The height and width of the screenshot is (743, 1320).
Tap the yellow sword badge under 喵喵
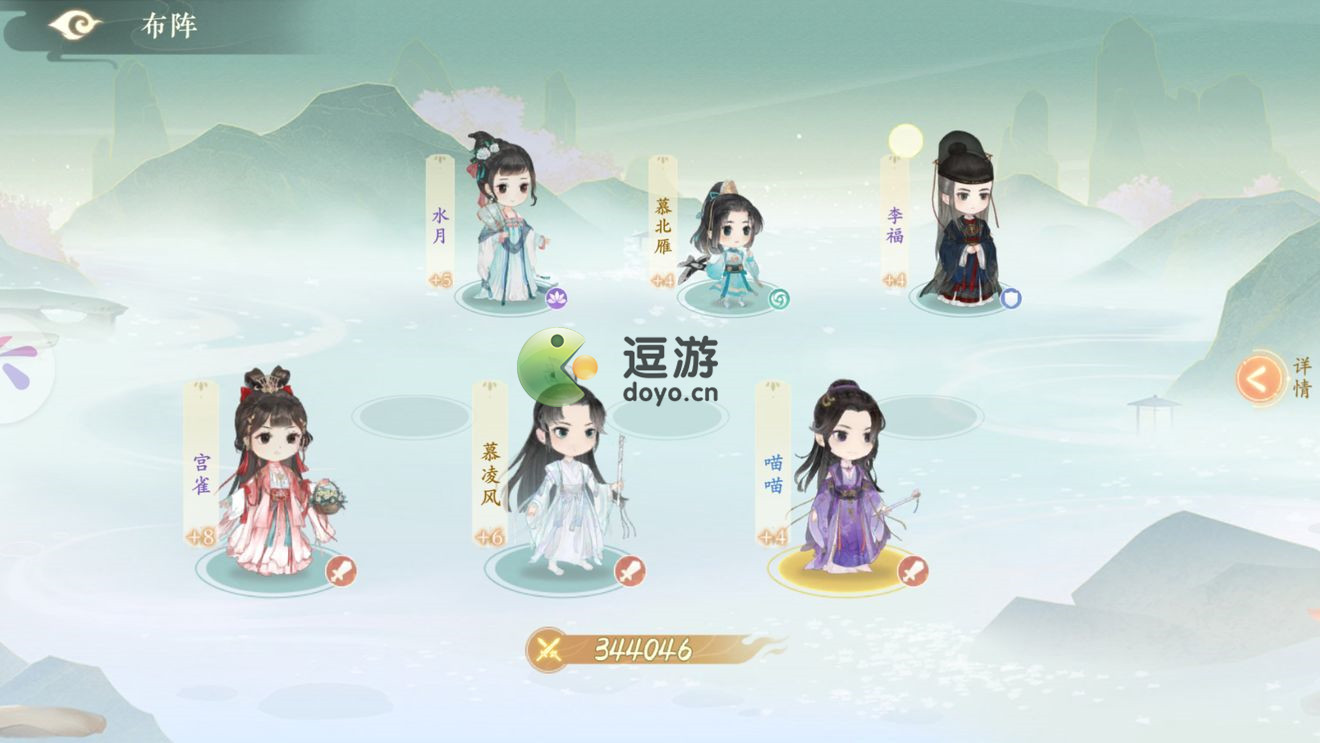click(914, 572)
